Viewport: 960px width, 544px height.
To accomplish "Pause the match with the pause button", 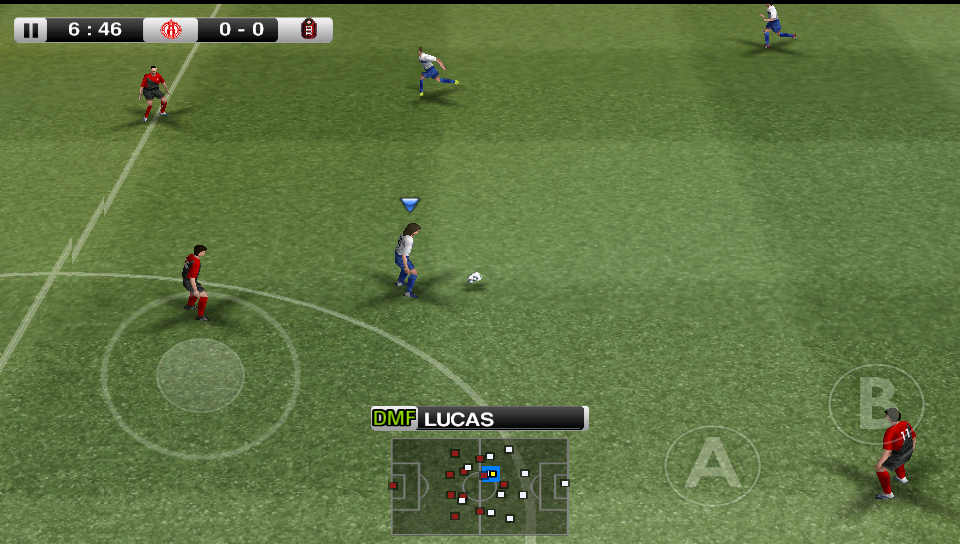I will pos(31,30).
